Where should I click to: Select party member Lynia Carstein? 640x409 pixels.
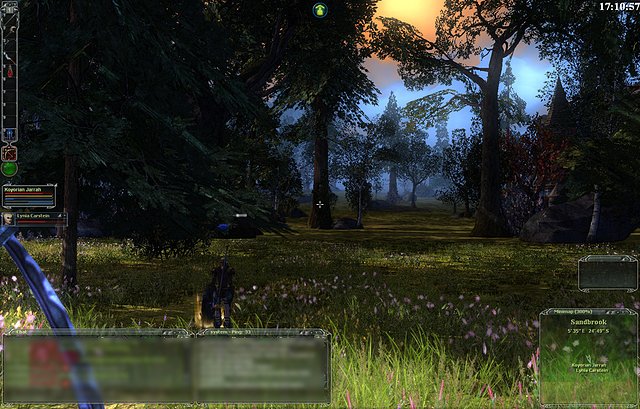[x=34, y=217]
